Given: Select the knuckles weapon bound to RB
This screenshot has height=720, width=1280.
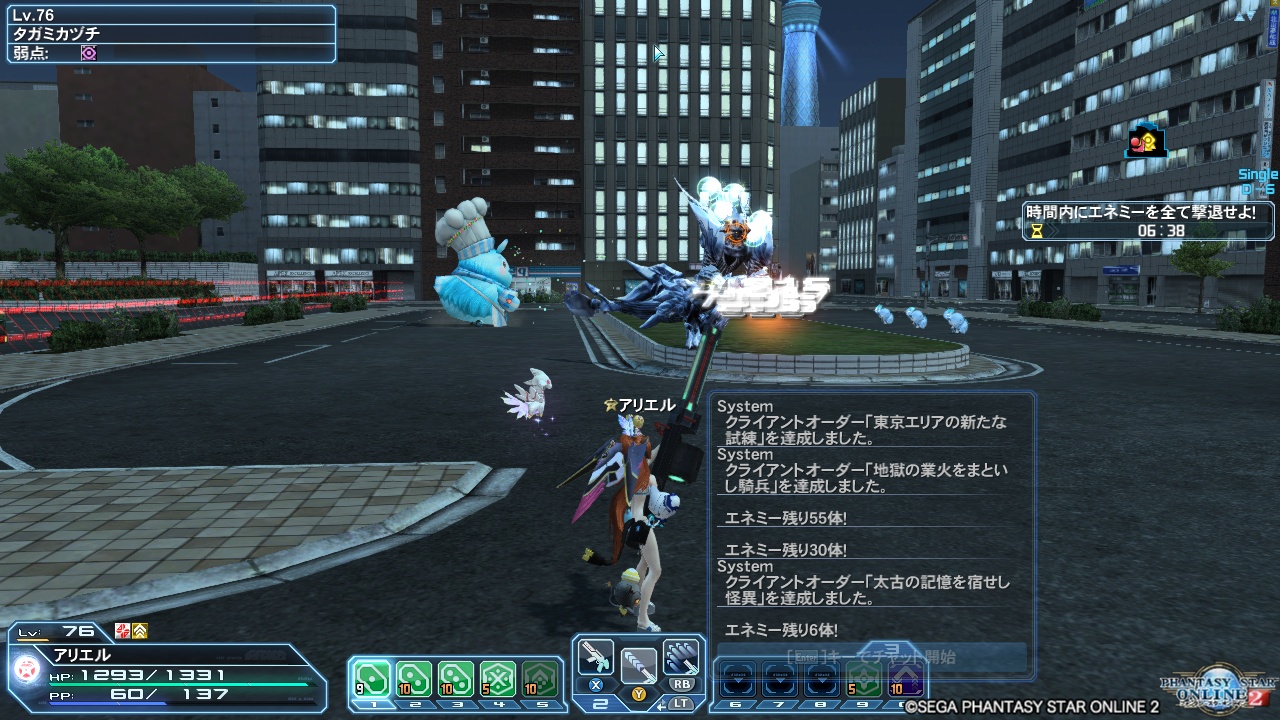Looking at the screenshot, I should [681, 659].
